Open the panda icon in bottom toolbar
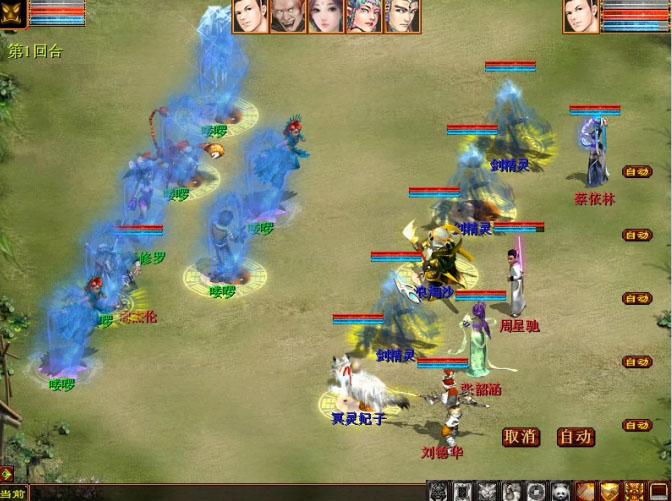Image resolution: width=672 pixels, height=501 pixels. (562, 491)
